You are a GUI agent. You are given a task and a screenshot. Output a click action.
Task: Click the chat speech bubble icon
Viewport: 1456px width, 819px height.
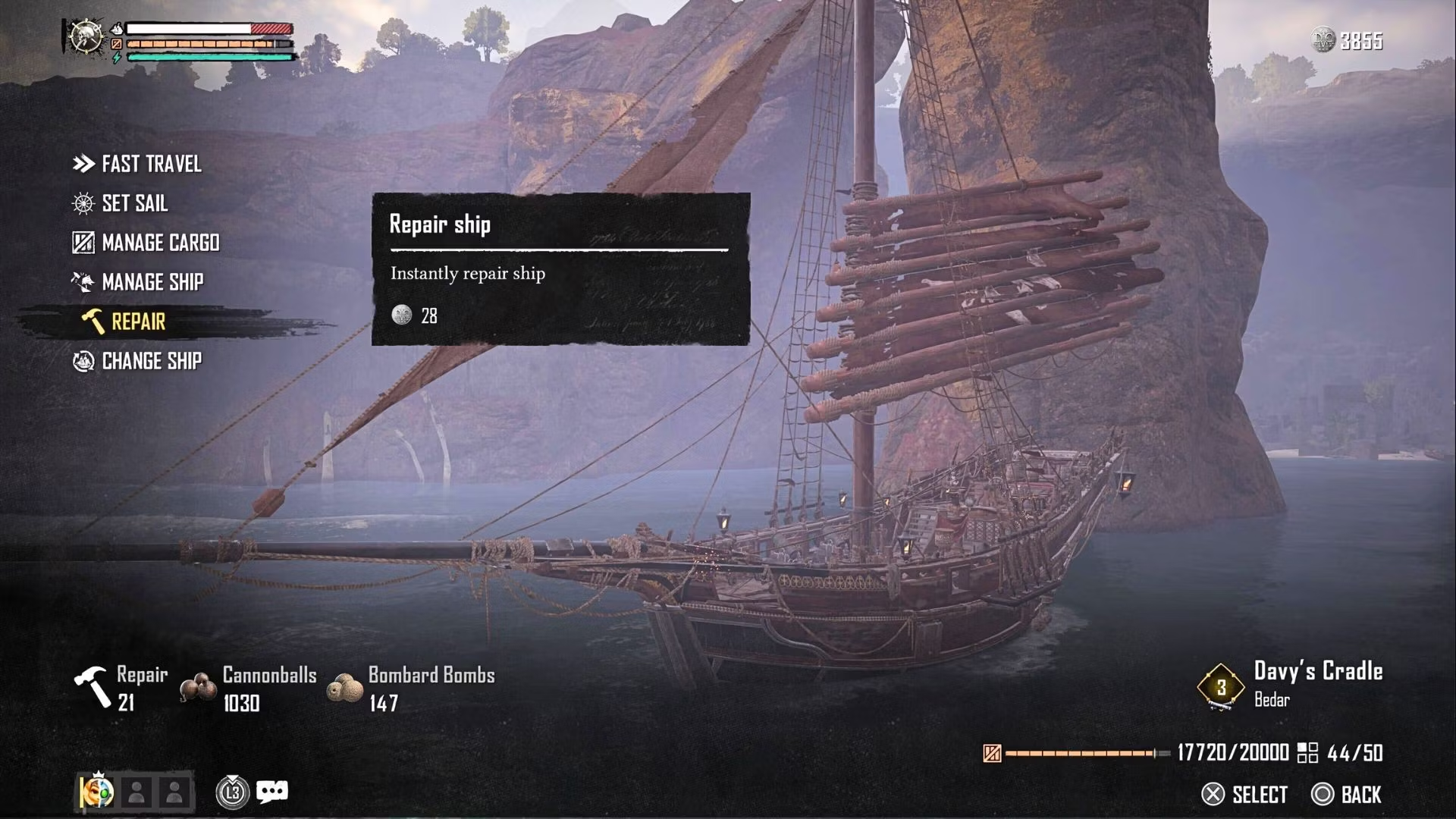coord(271,792)
